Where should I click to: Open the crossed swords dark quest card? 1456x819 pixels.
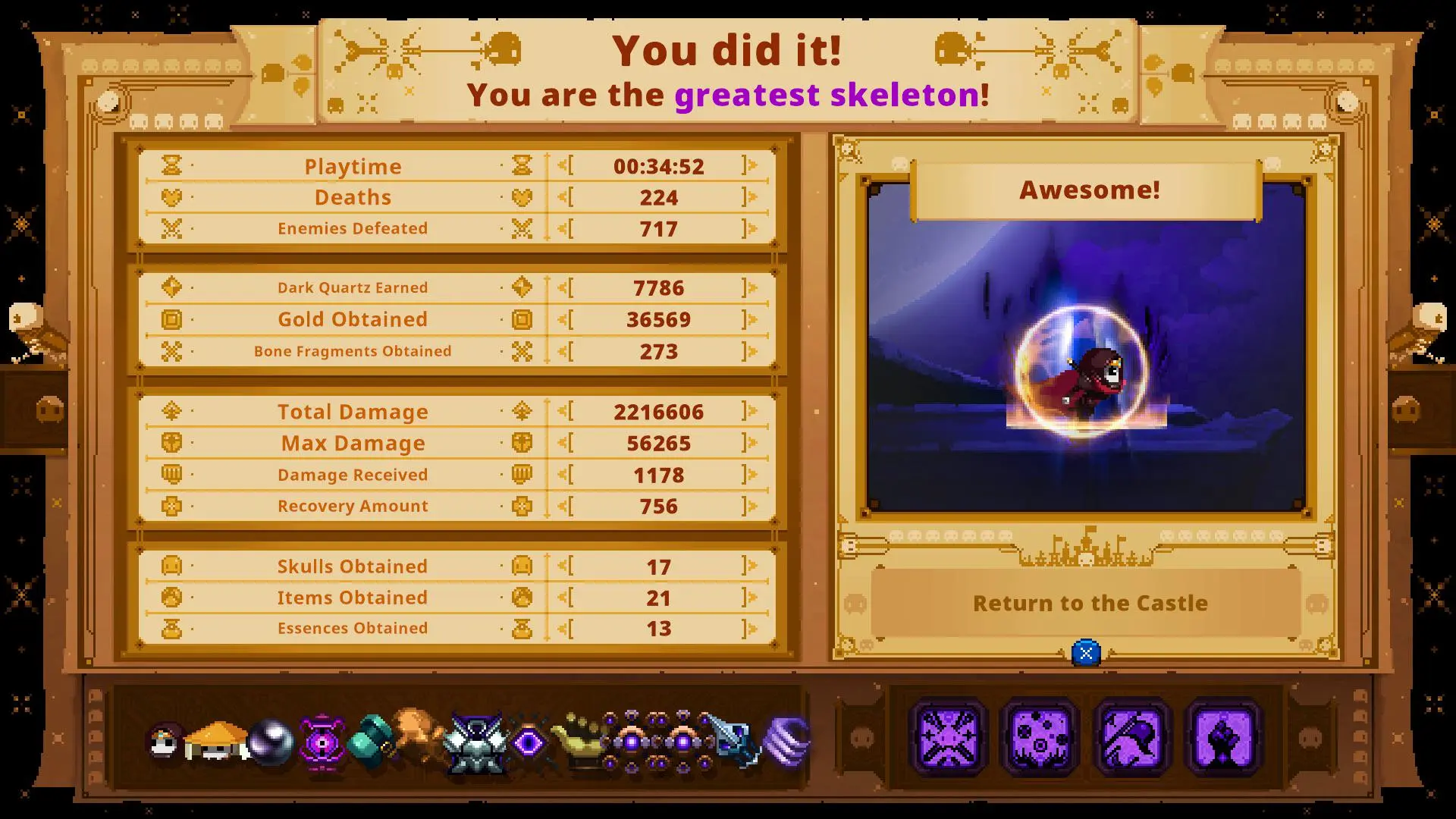tap(948, 736)
